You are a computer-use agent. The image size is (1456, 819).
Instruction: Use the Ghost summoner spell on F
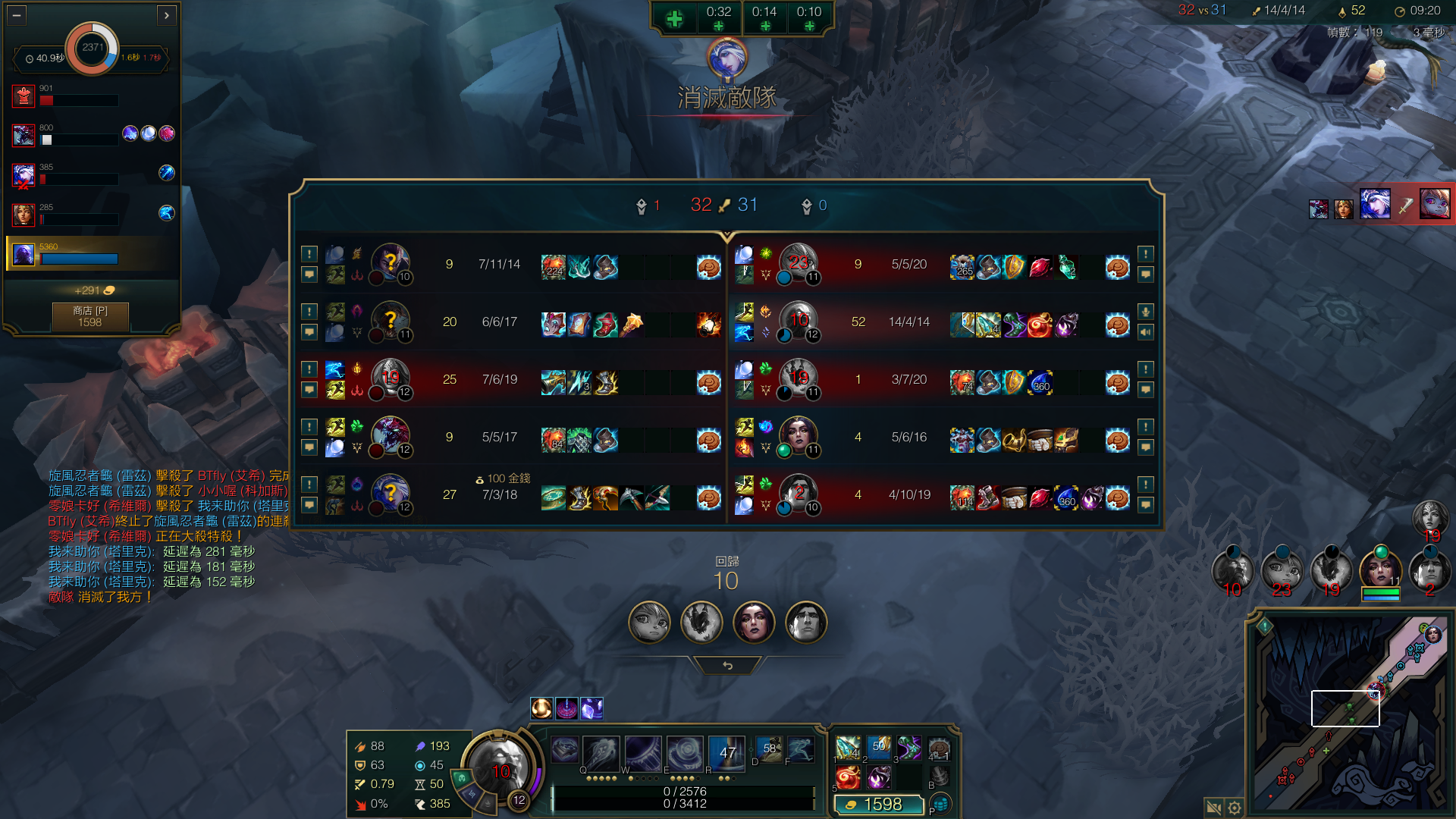[802, 749]
